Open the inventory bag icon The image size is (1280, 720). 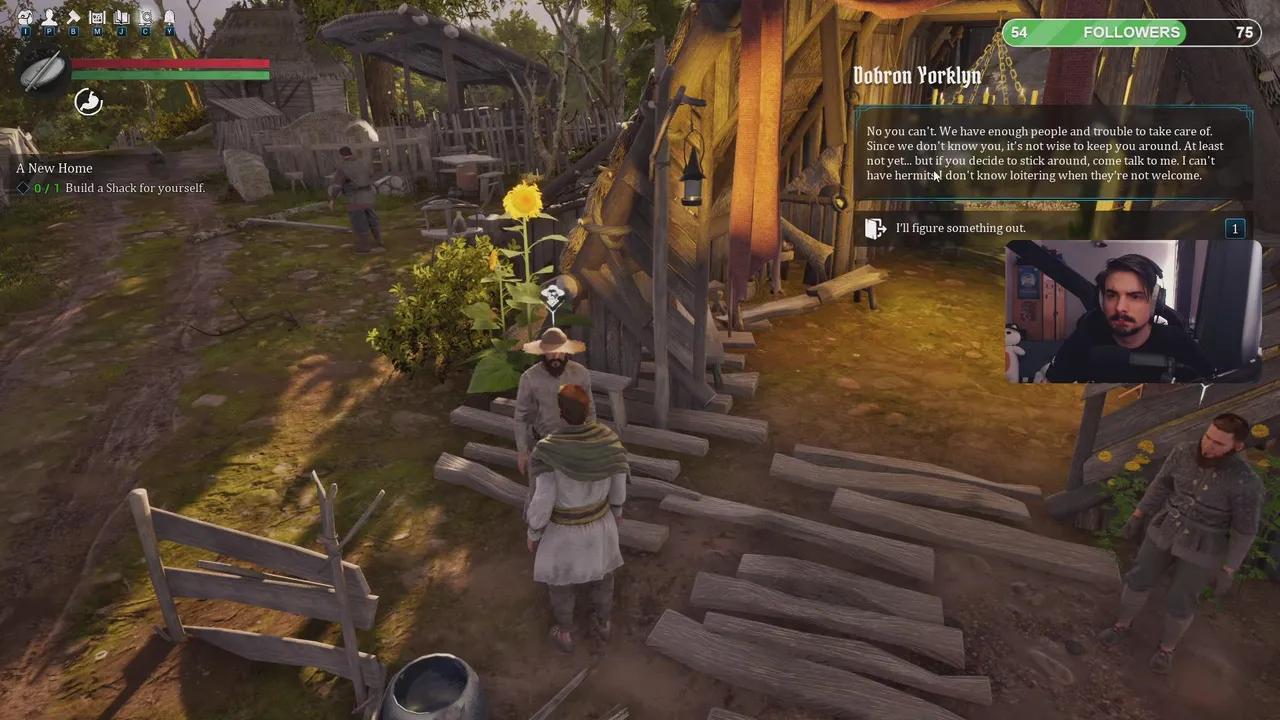pyautogui.click(x=26, y=17)
